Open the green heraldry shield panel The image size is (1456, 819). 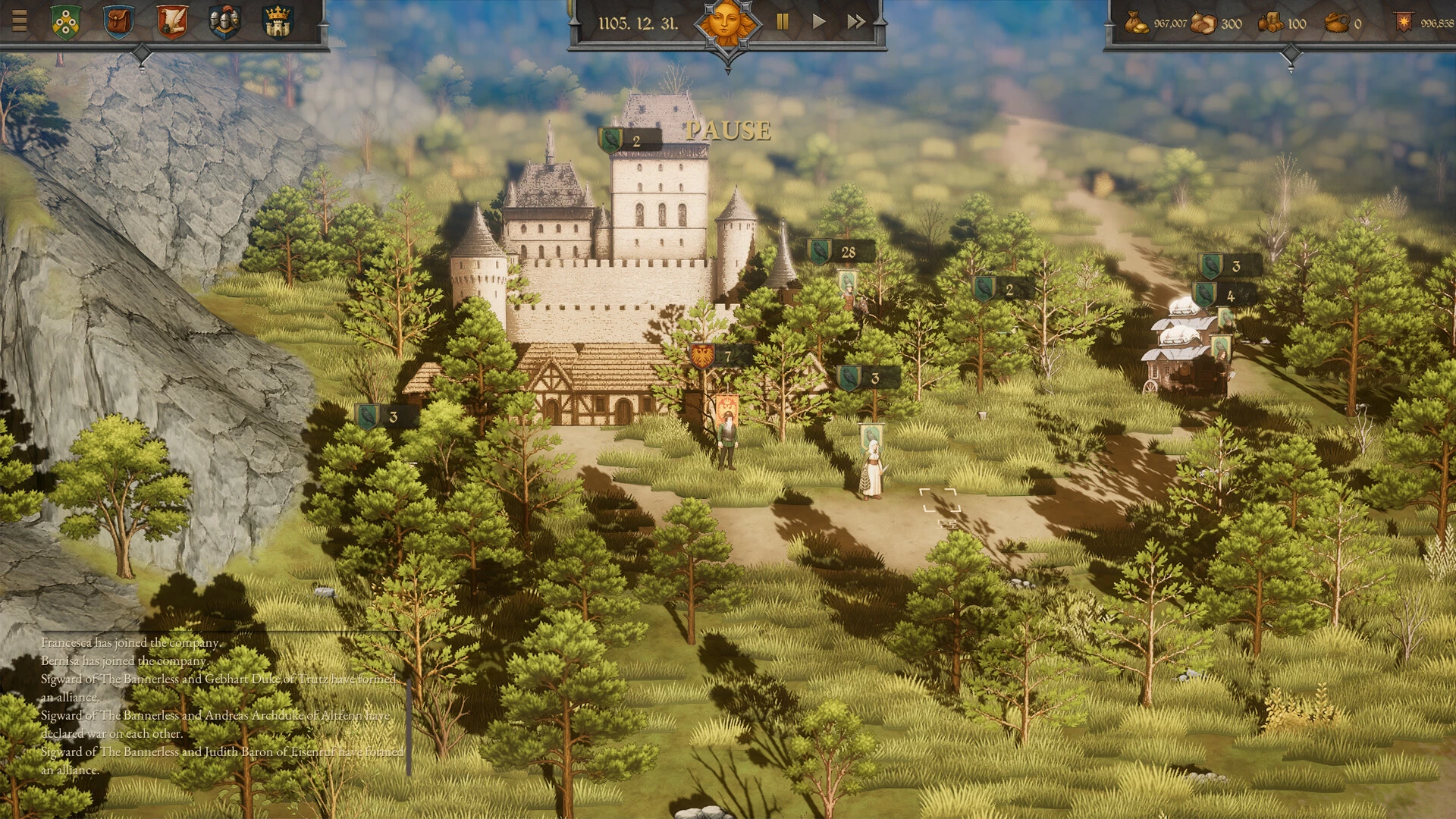click(66, 22)
